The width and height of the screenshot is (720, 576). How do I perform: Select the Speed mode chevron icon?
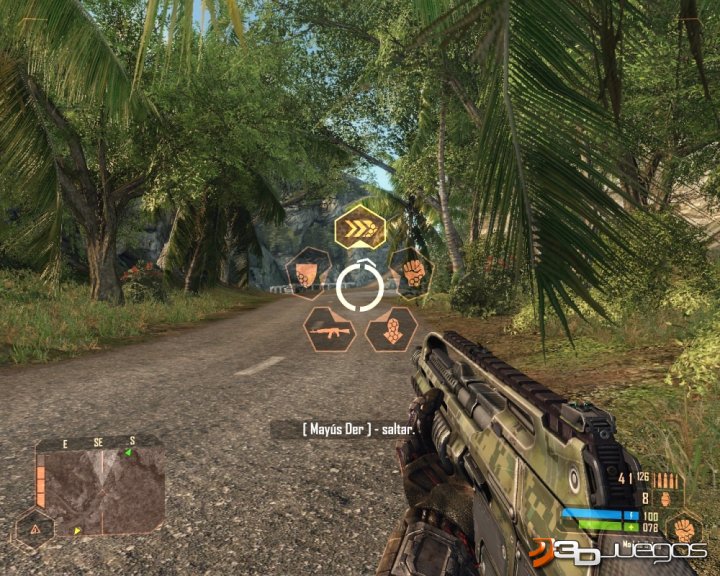click(x=360, y=228)
